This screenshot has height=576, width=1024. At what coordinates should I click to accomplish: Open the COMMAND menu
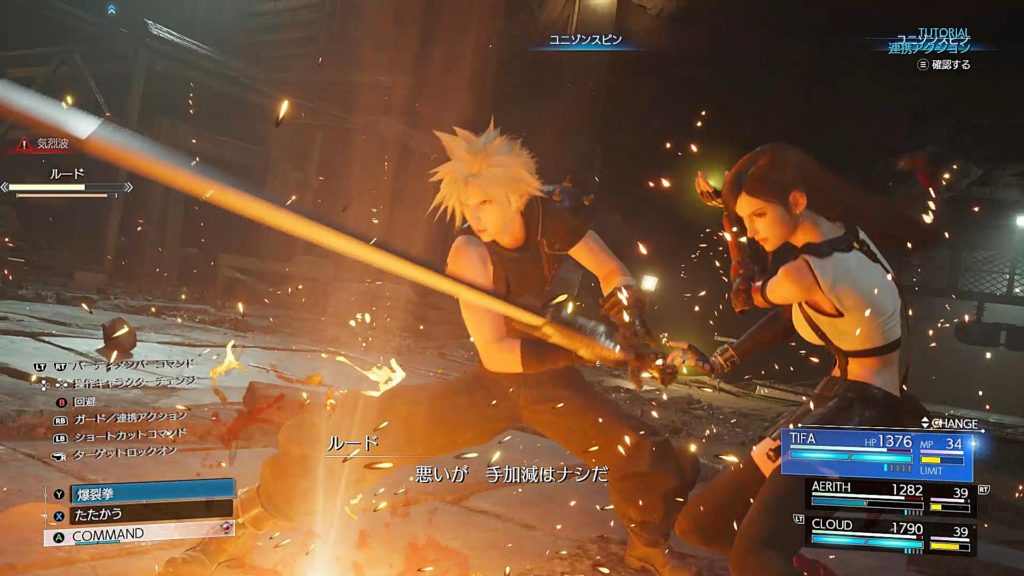tap(140, 534)
